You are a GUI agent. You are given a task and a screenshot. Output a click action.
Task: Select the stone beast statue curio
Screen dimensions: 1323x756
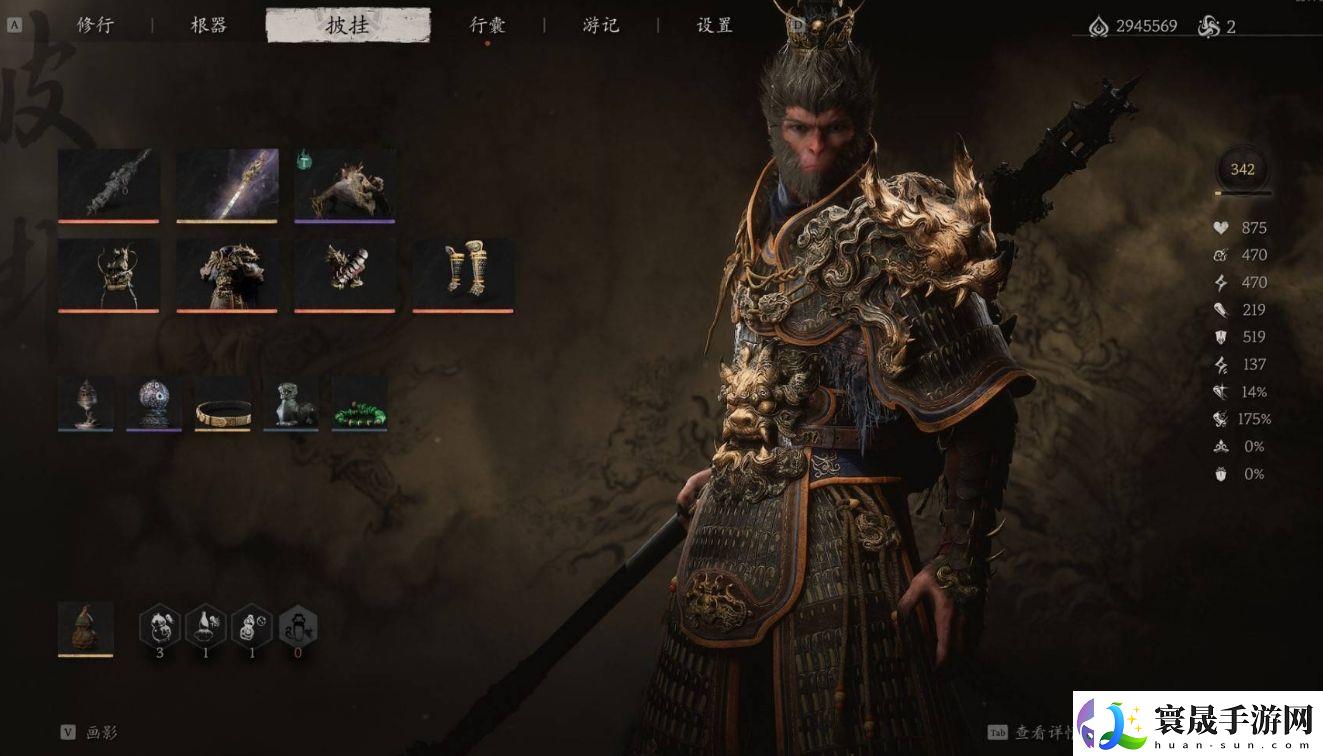[291, 403]
